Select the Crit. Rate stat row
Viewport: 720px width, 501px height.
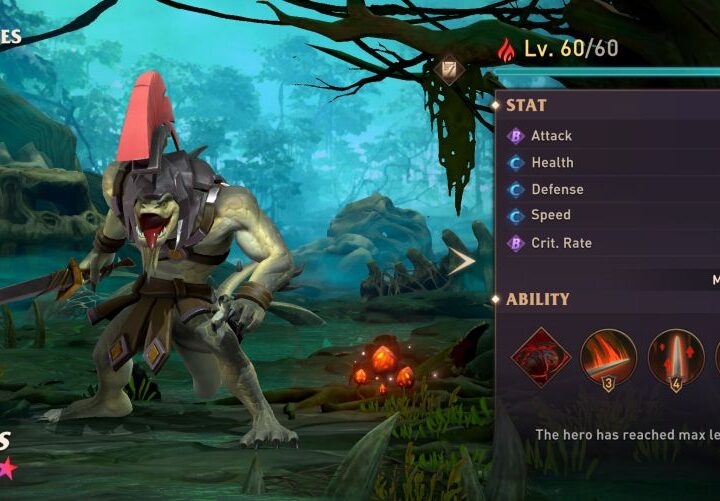coord(610,243)
